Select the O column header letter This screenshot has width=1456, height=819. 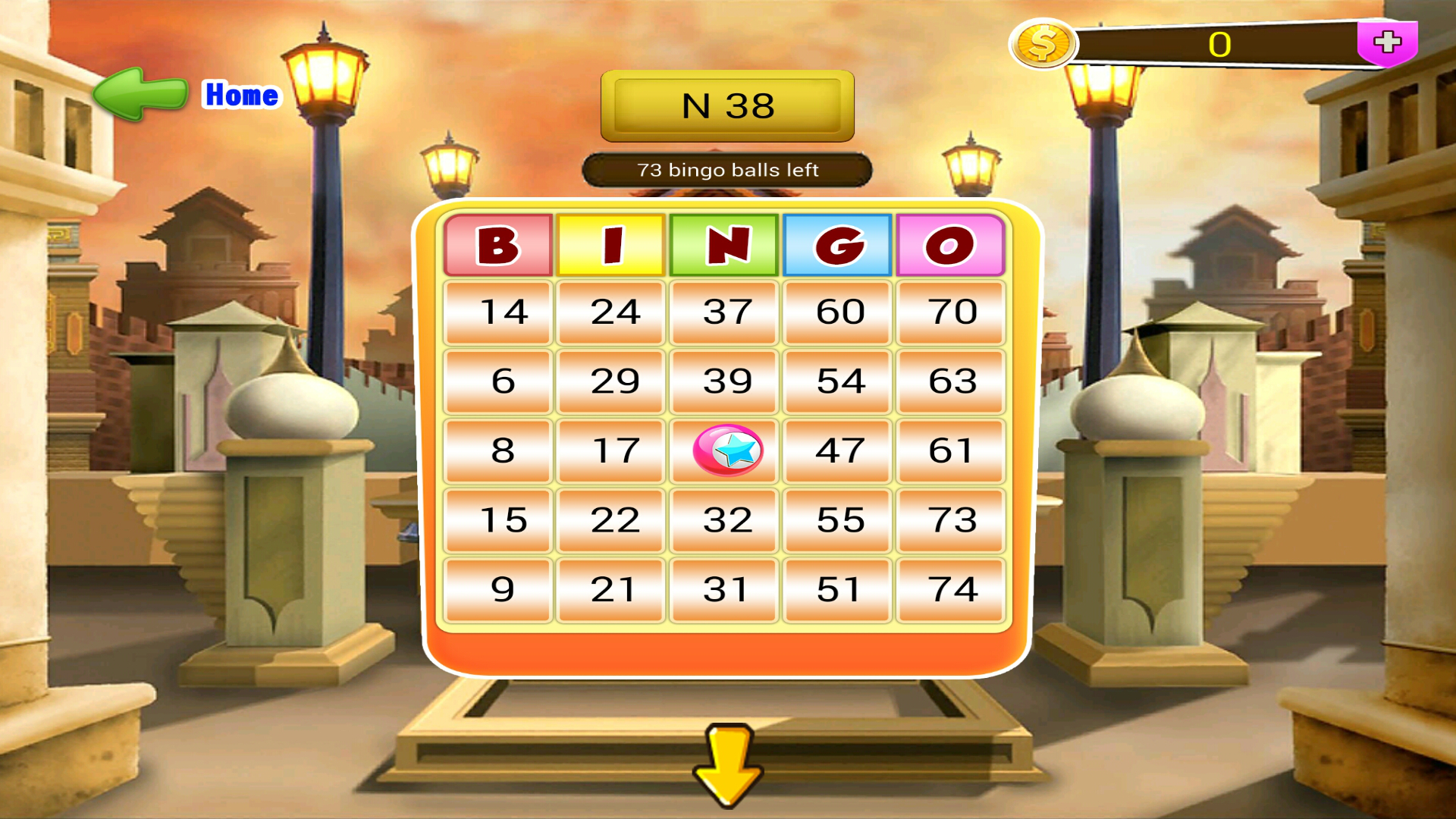(x=950, y=245)
